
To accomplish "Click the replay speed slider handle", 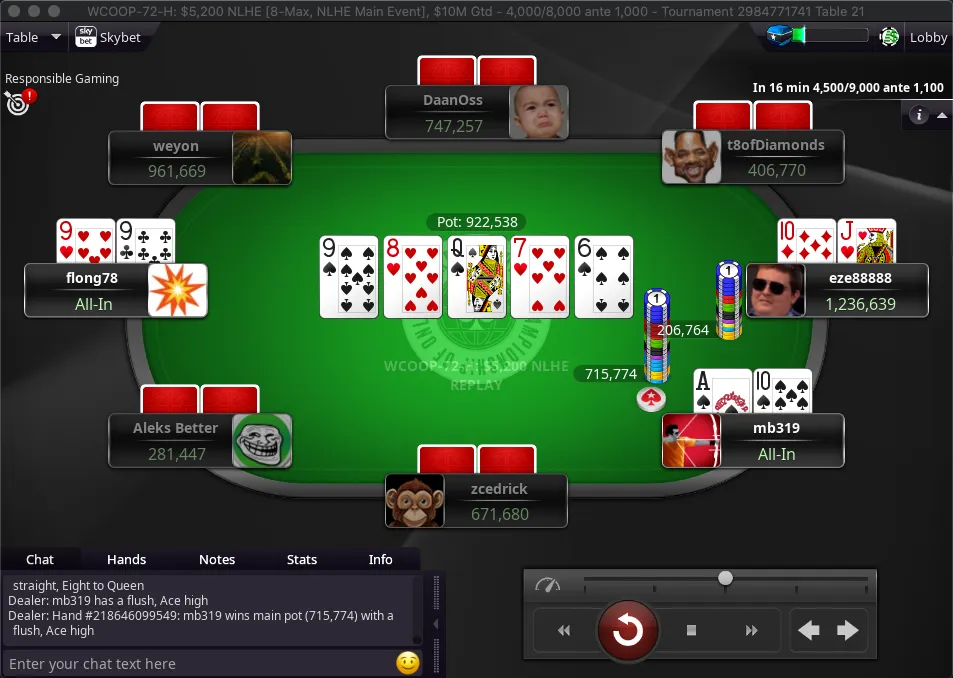I will [725, 578].
